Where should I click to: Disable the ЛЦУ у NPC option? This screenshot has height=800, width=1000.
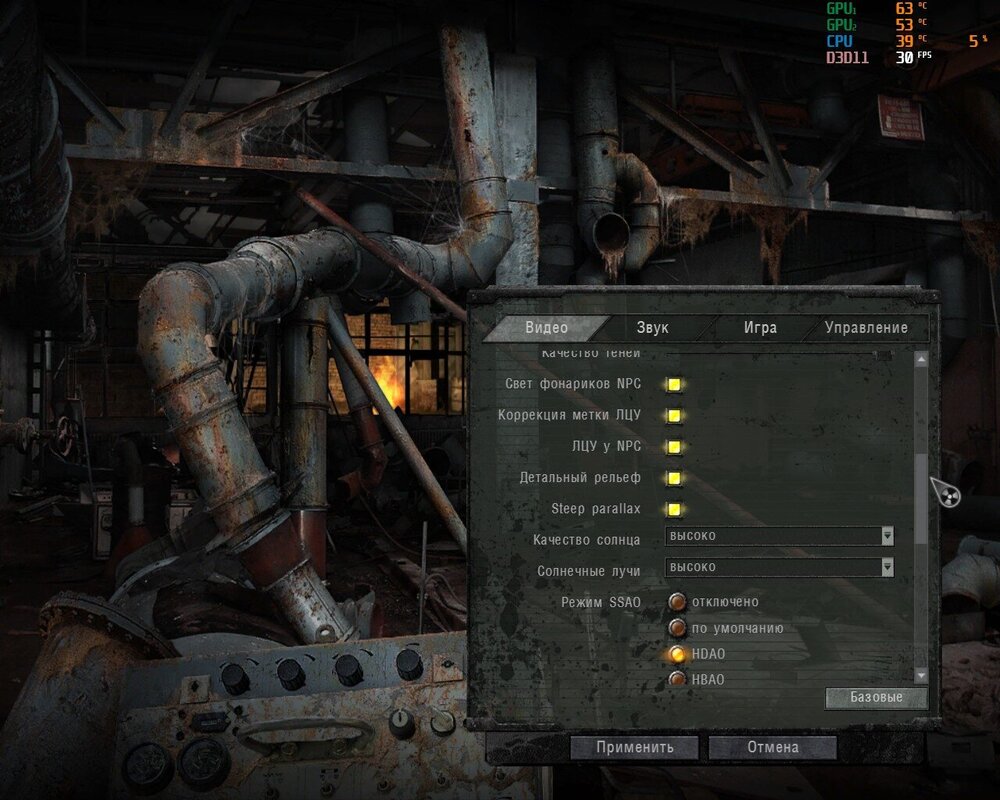(x=675, y=447)
